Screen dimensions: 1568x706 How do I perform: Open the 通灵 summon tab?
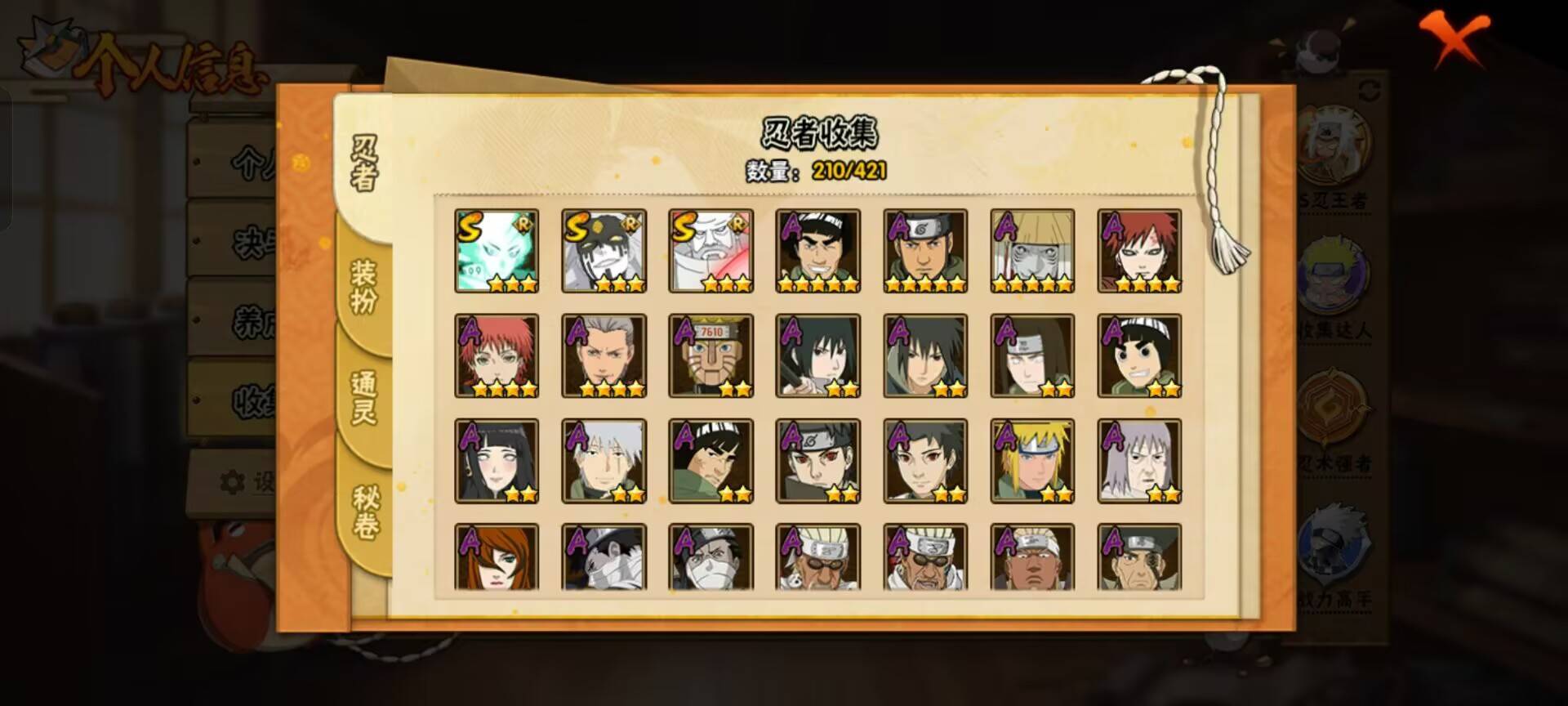(x=363, y=397)
